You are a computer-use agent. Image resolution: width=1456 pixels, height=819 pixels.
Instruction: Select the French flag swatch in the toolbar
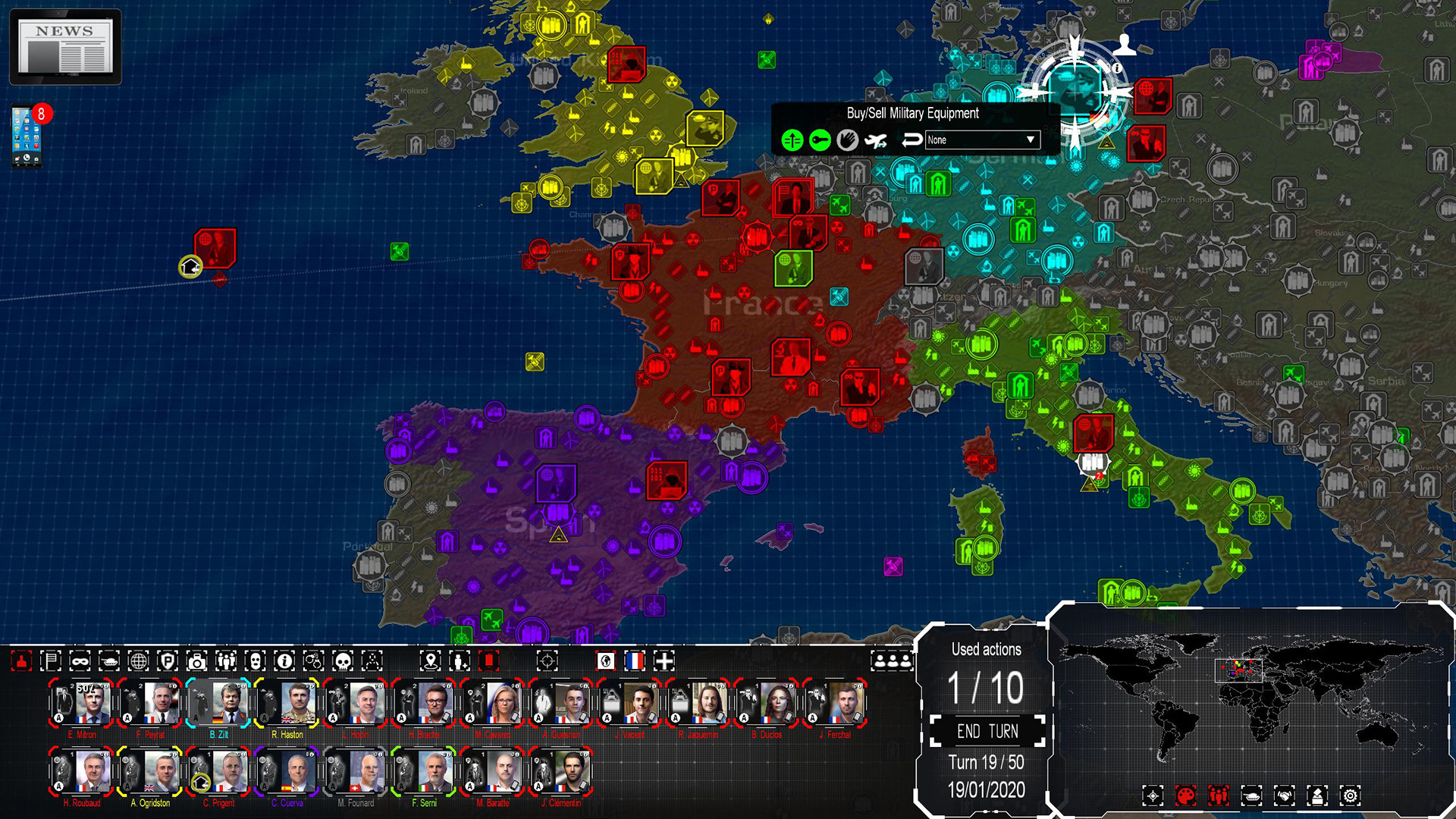pyautogui.click(x=635, y=661)
